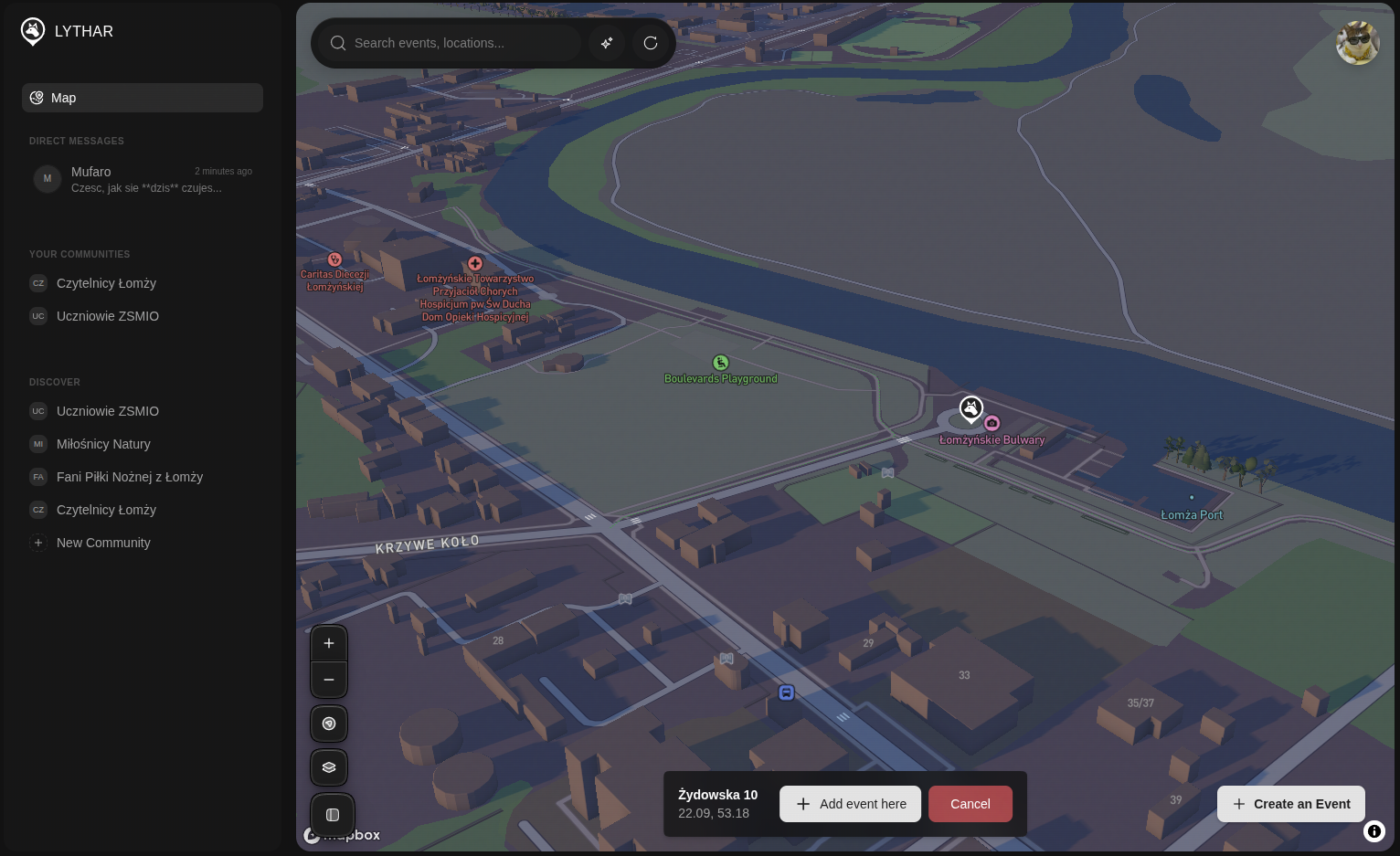Cancel the location selection
The image size is (1400, 856).
click(x=970, y=804)
